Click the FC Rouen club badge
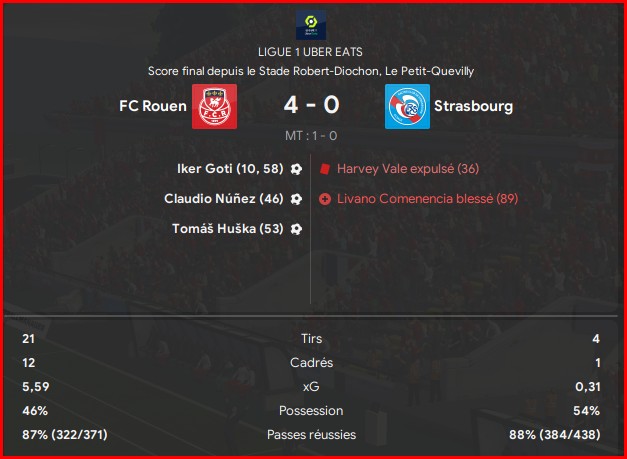 pos(213,106)
